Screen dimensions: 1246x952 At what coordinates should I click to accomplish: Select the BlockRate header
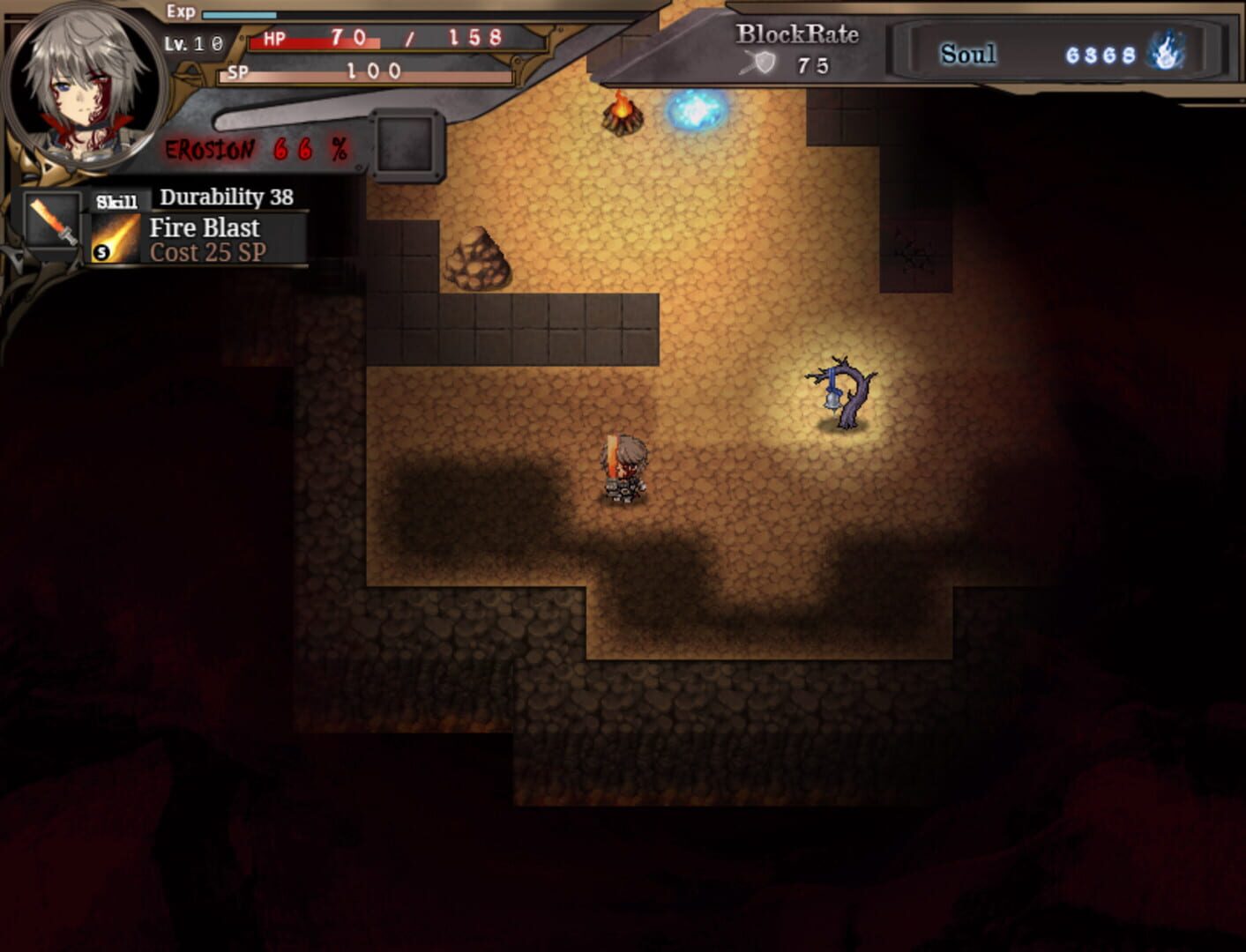[795, 32]
